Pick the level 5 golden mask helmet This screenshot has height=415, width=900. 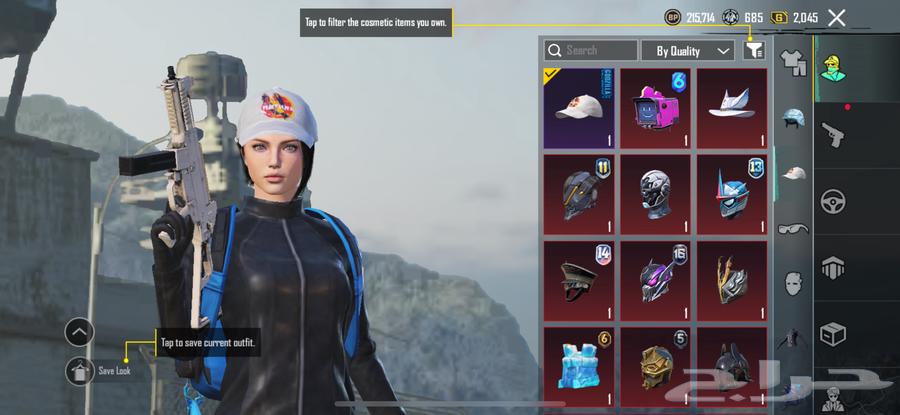pos(657,366)
